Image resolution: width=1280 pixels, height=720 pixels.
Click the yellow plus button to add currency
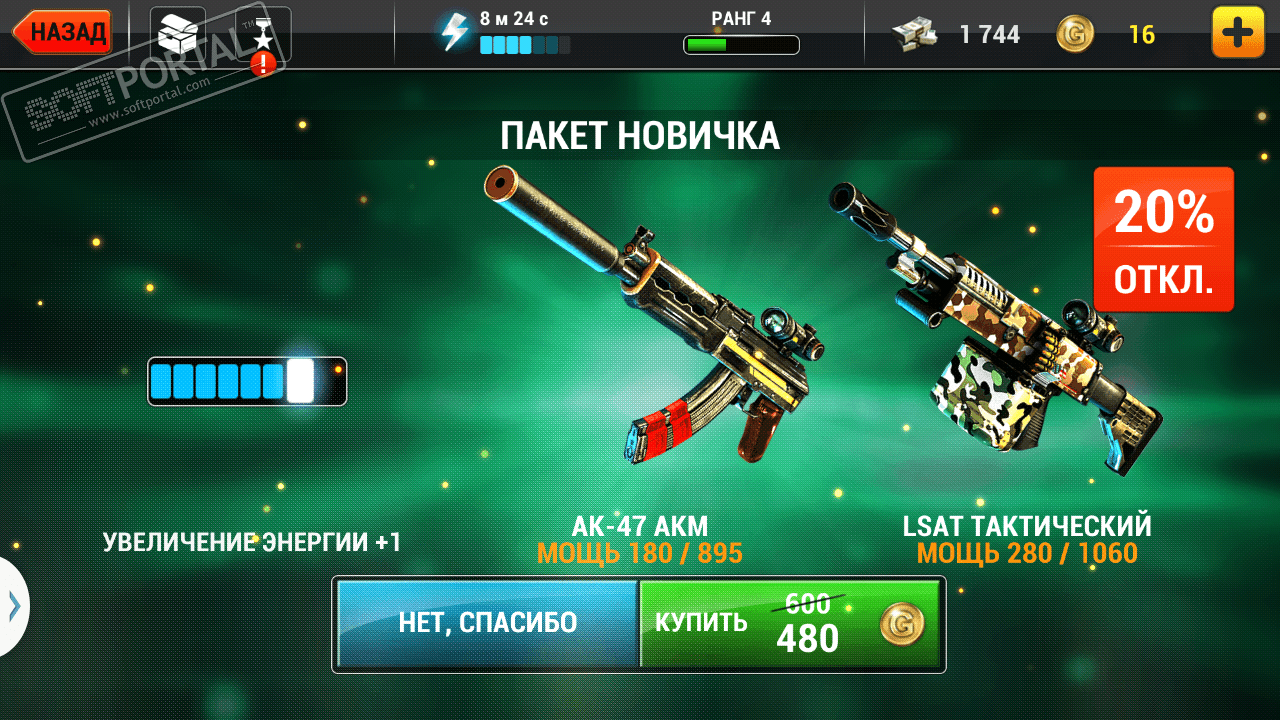(x=1237, y=33)
